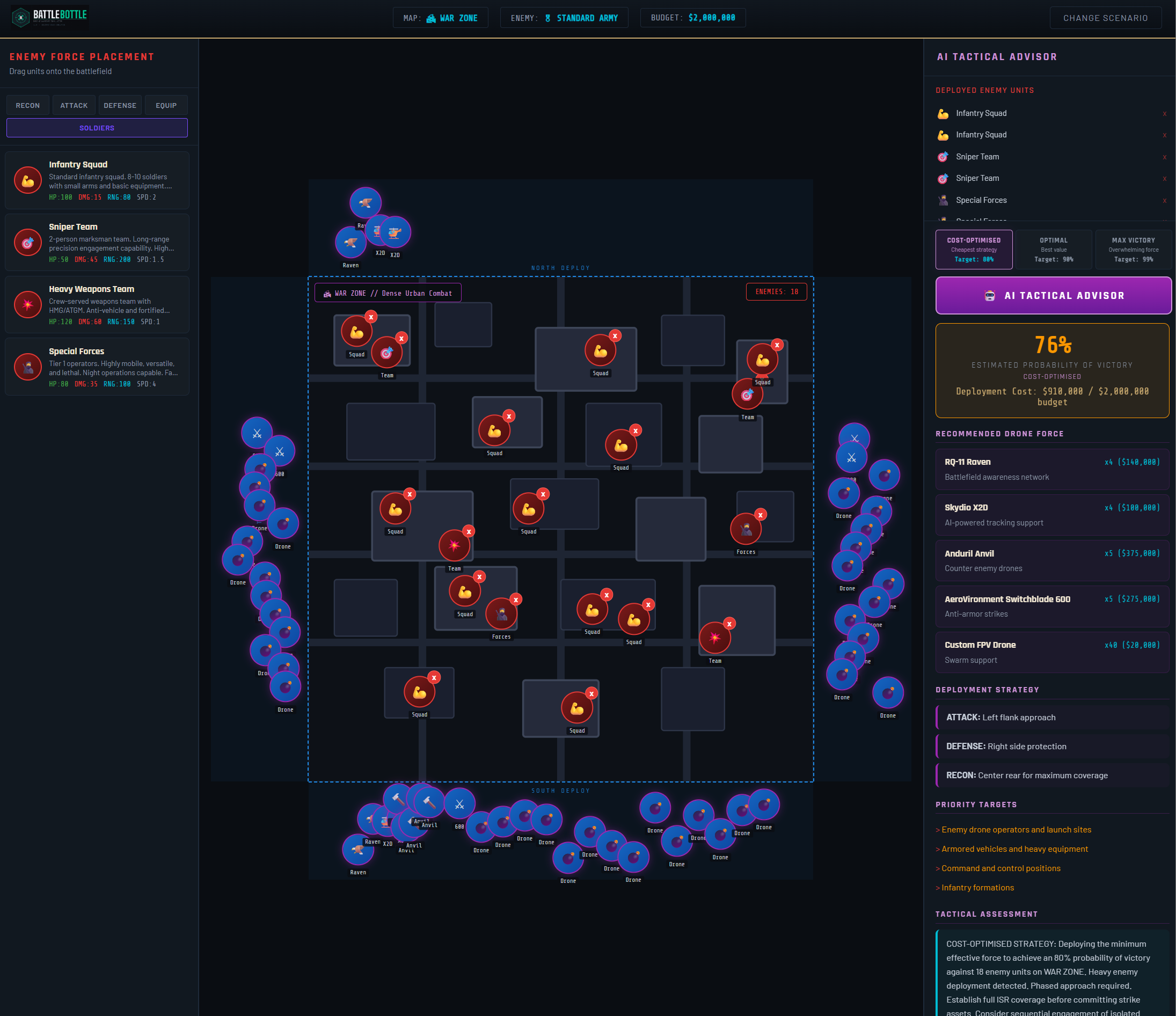Image resolution: width=1176 pixels, height=1016 pixels.
Task: Open the BUDGET selector
Action: click(693, 17)
